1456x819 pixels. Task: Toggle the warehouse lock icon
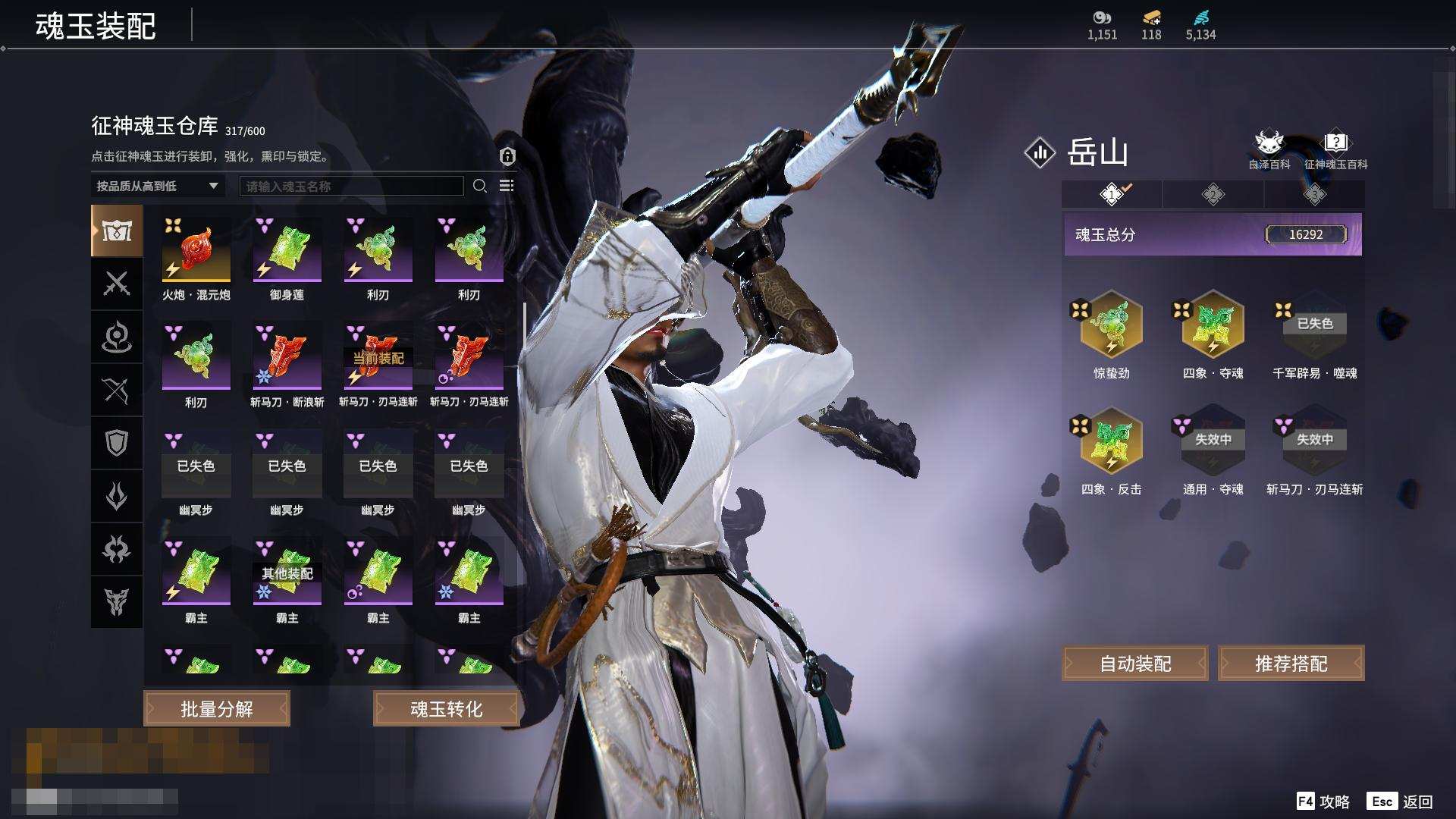[x=507, y=156]
